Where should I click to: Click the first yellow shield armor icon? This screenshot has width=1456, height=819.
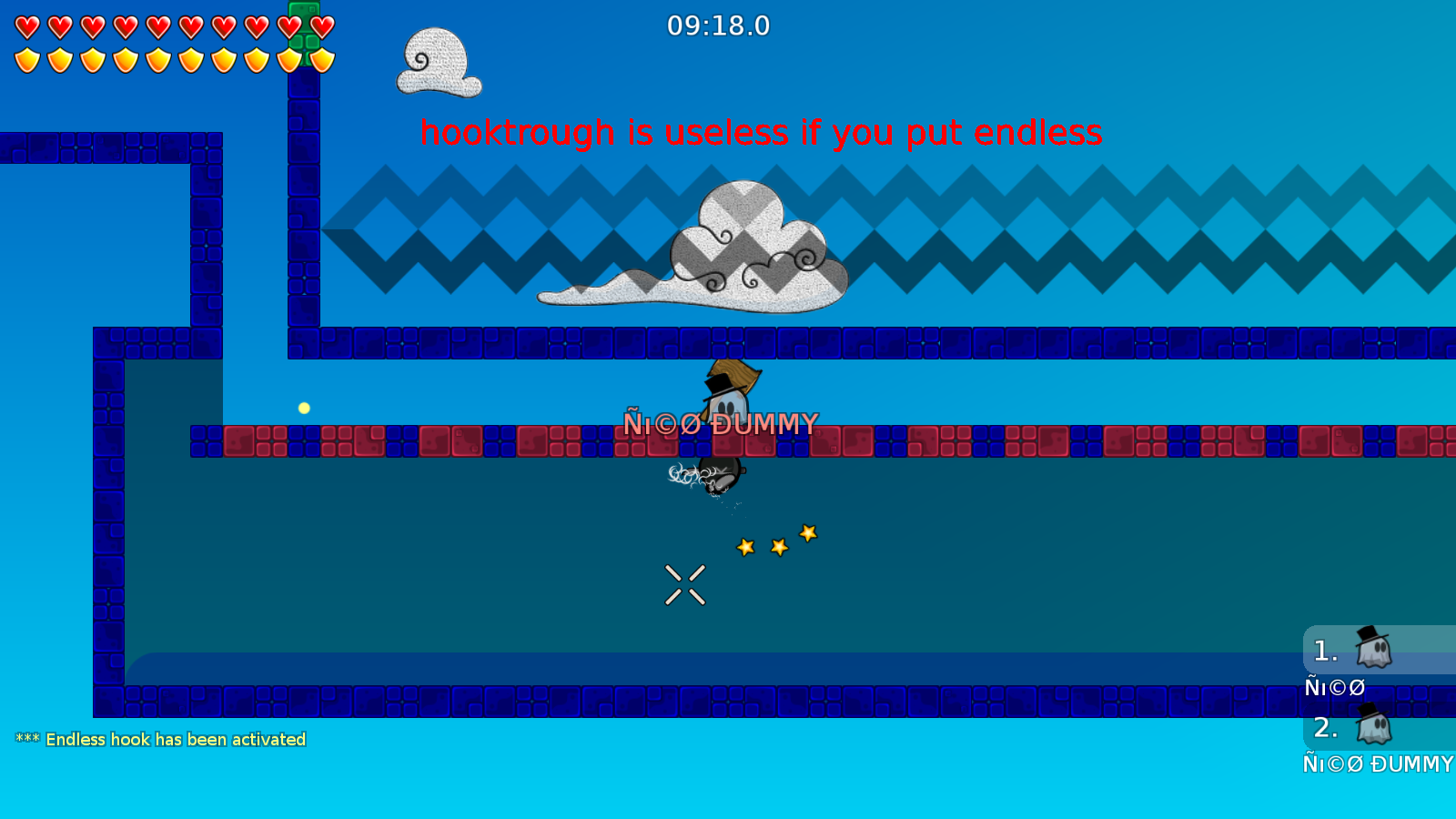point(25,59)
